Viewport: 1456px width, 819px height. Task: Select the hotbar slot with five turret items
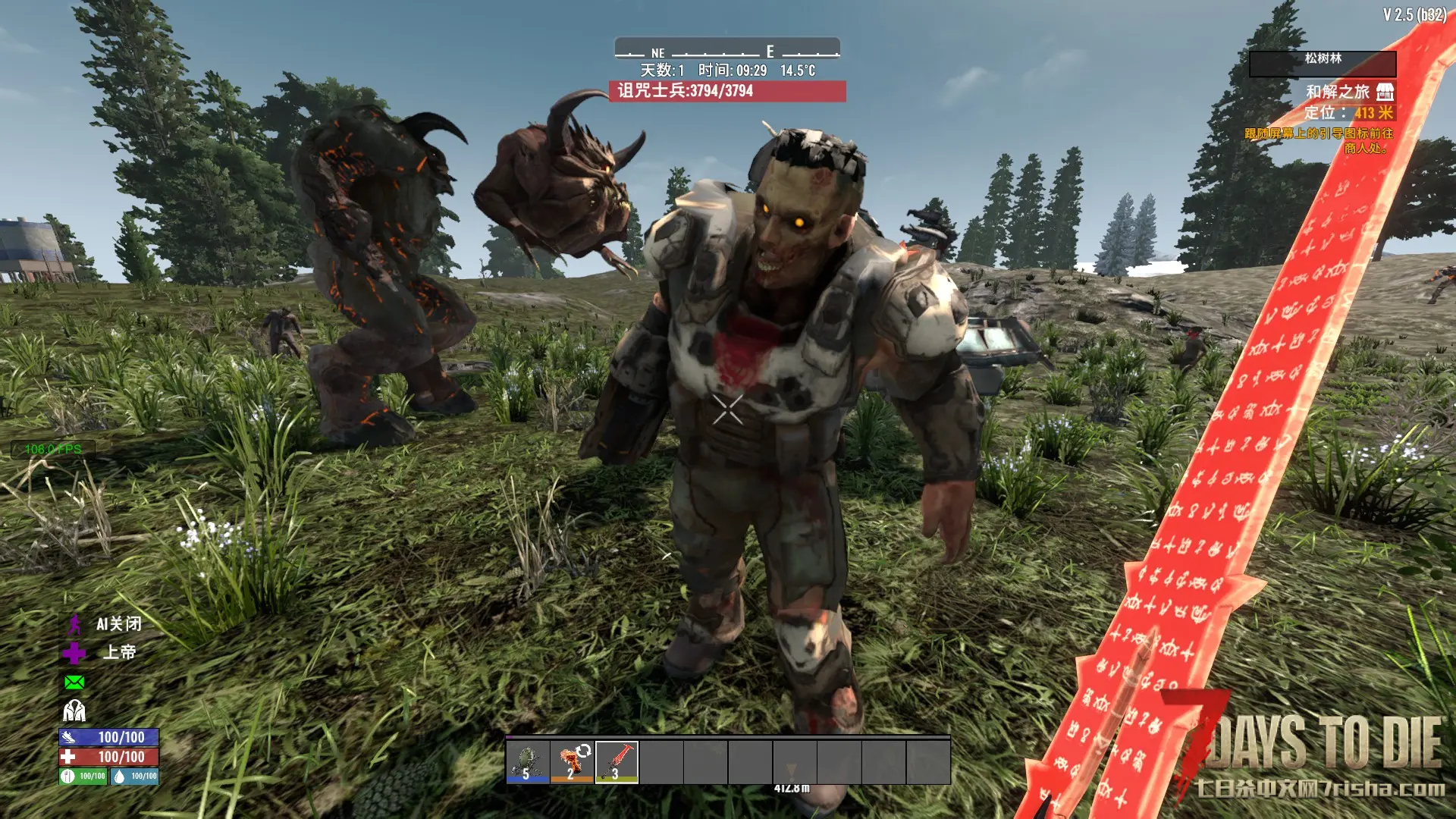coord(528,761)
